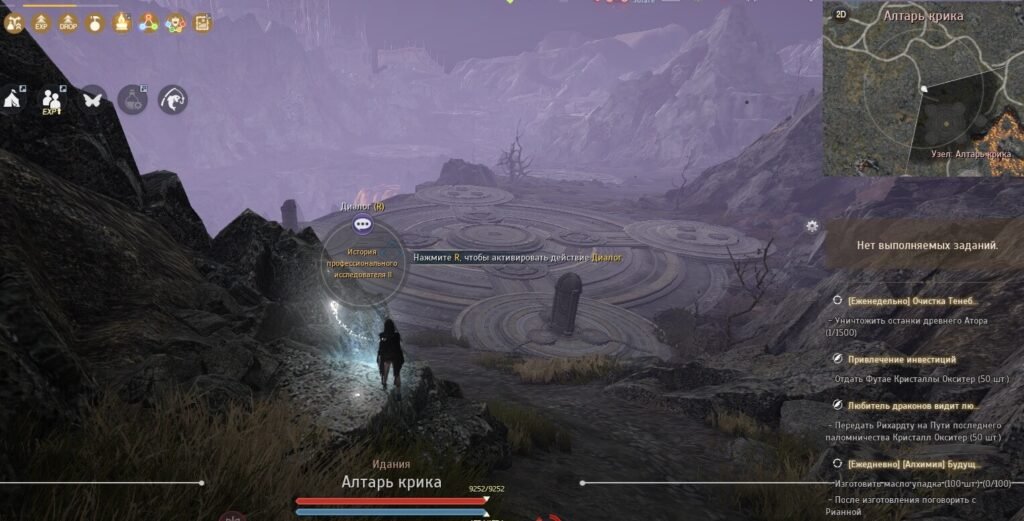Activate the fishing icon with hooked fish

(x=173, y=99)
